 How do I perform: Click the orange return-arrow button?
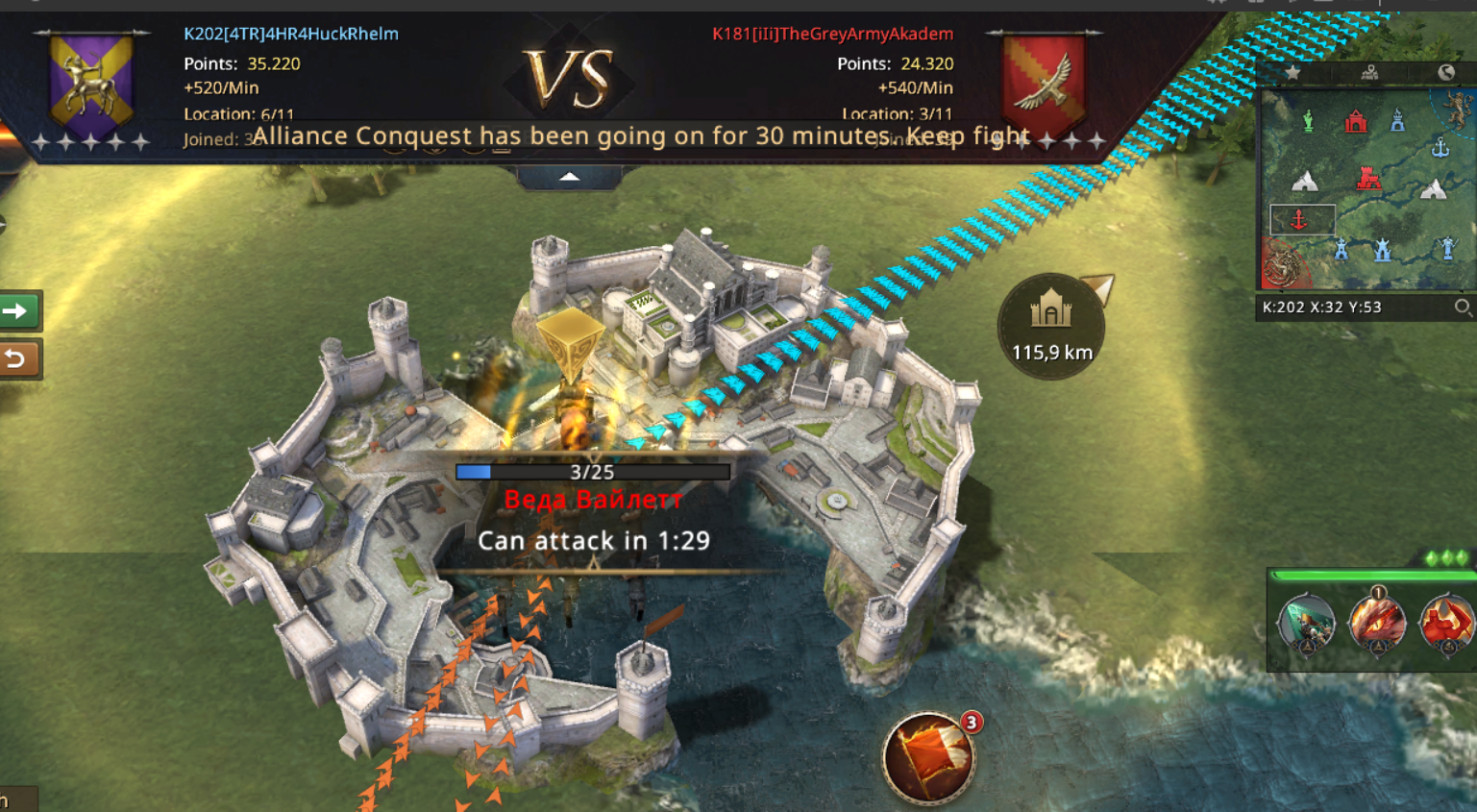pos(17,359)
